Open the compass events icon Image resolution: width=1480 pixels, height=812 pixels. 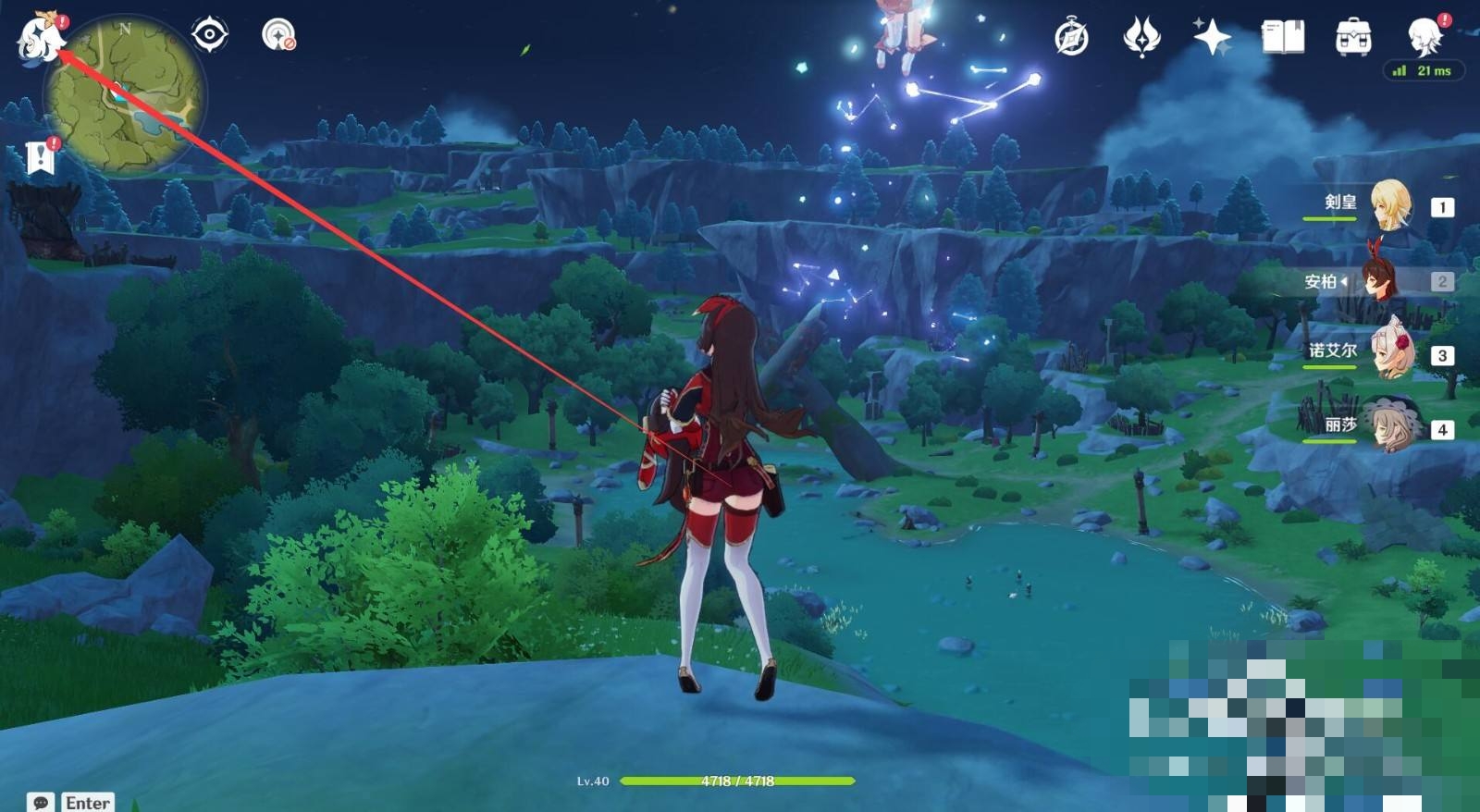(x=1071, y=38)
